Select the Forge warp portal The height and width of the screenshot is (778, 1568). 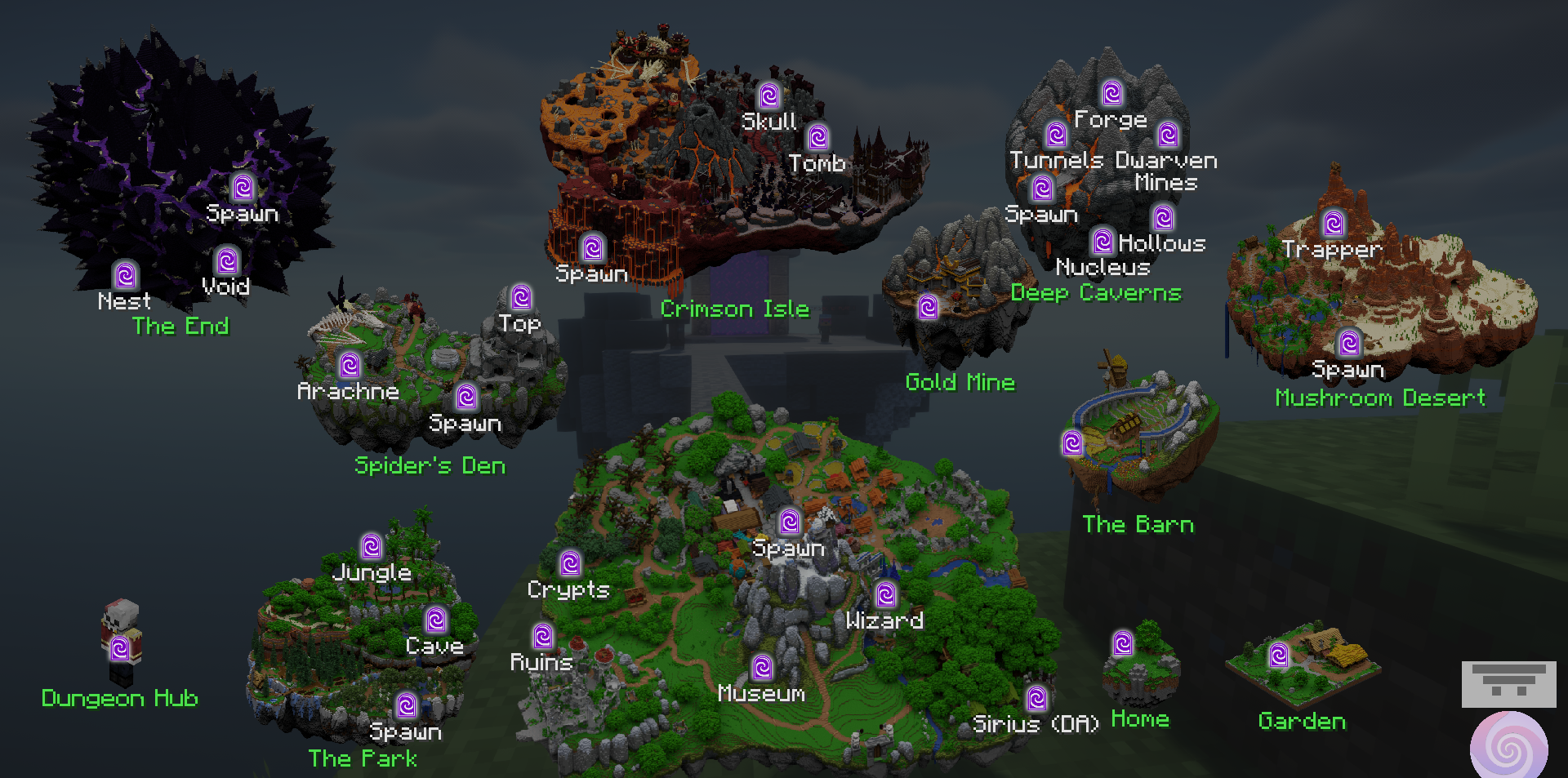click(1111, 93)
